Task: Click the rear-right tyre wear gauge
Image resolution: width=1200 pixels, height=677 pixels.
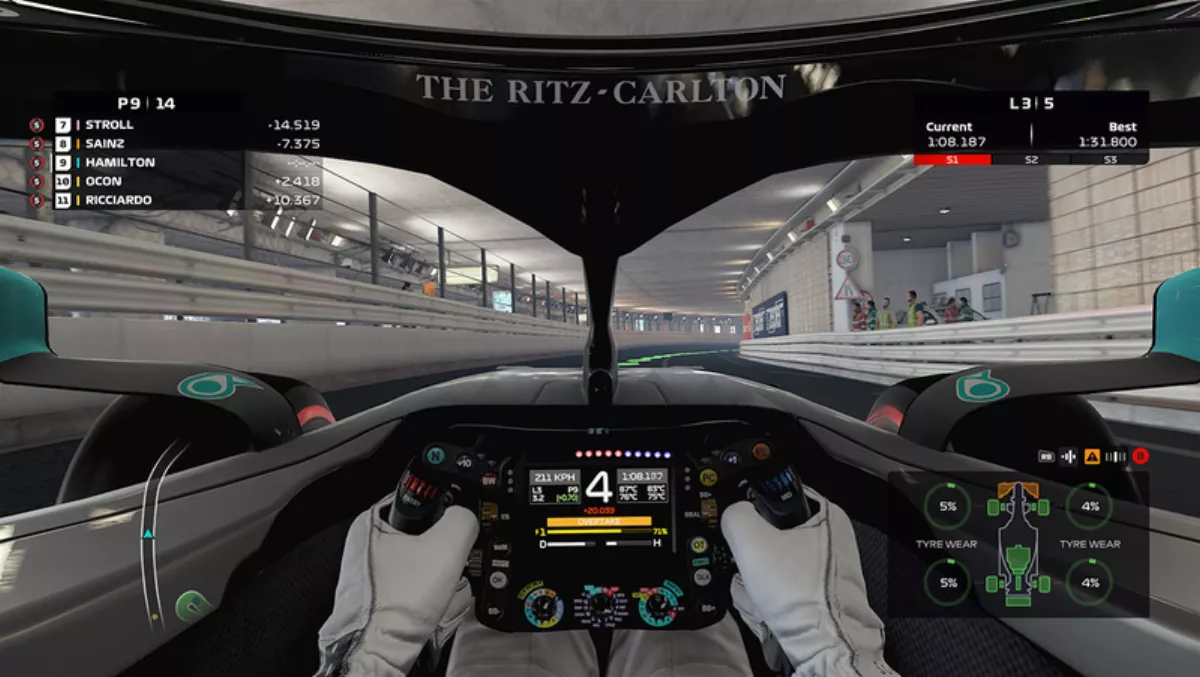Action: [x=1090, y=583]
